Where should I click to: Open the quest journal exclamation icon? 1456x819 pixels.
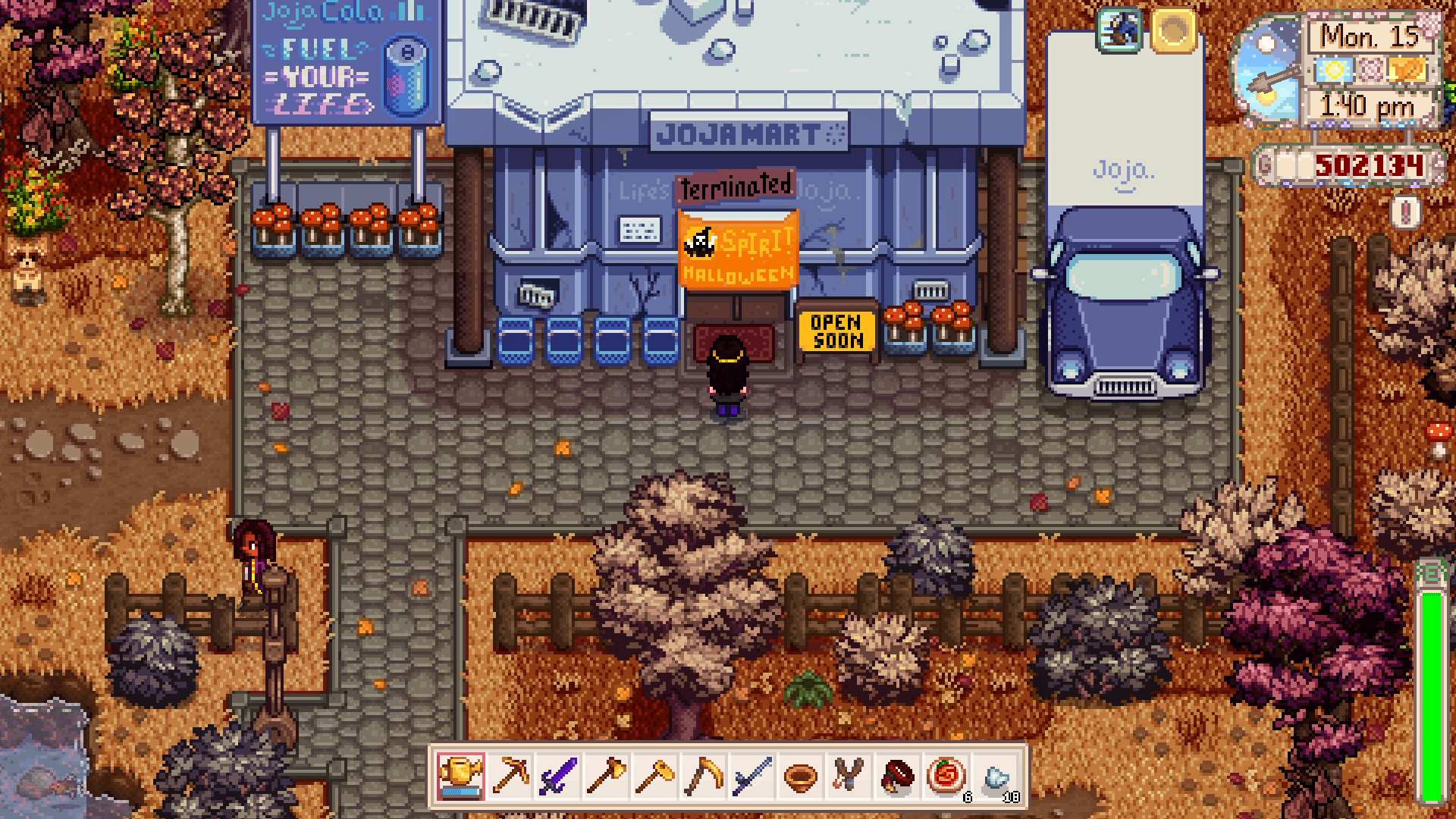click(1405, 213)
